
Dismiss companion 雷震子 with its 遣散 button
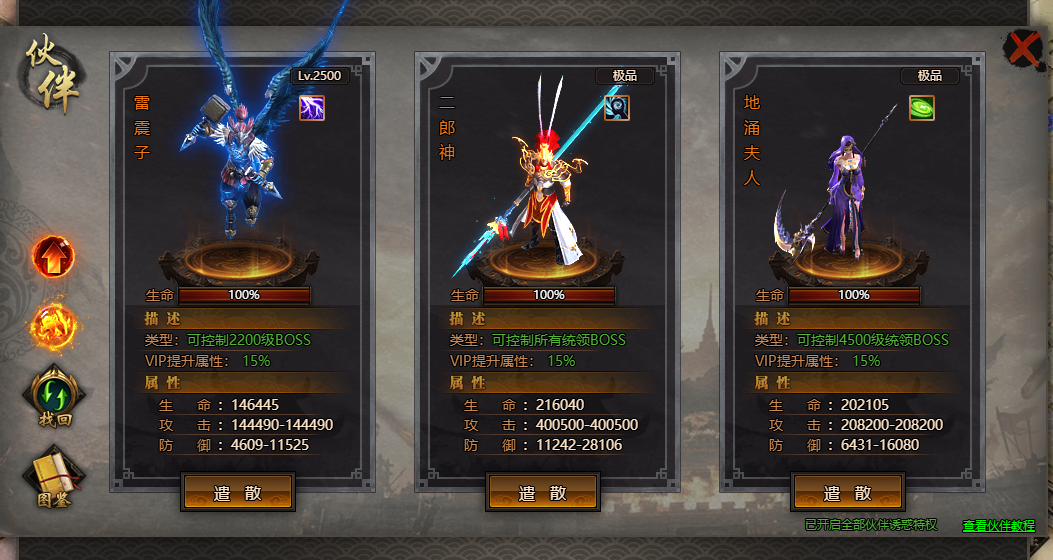(x=238, y=493)
